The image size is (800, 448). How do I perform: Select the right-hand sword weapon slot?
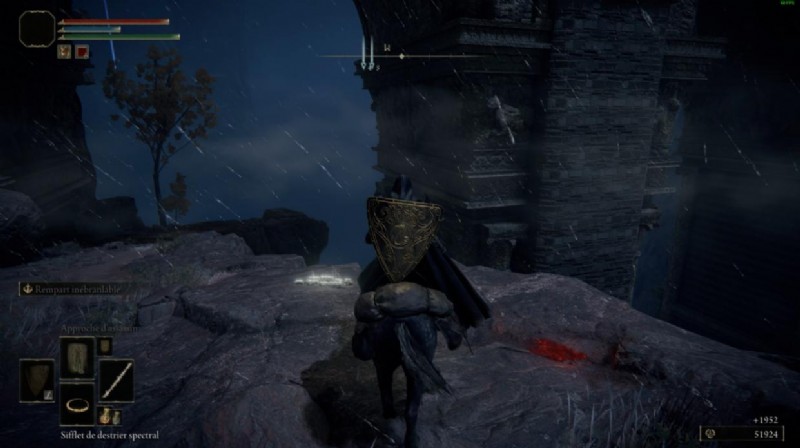point(117,379)
